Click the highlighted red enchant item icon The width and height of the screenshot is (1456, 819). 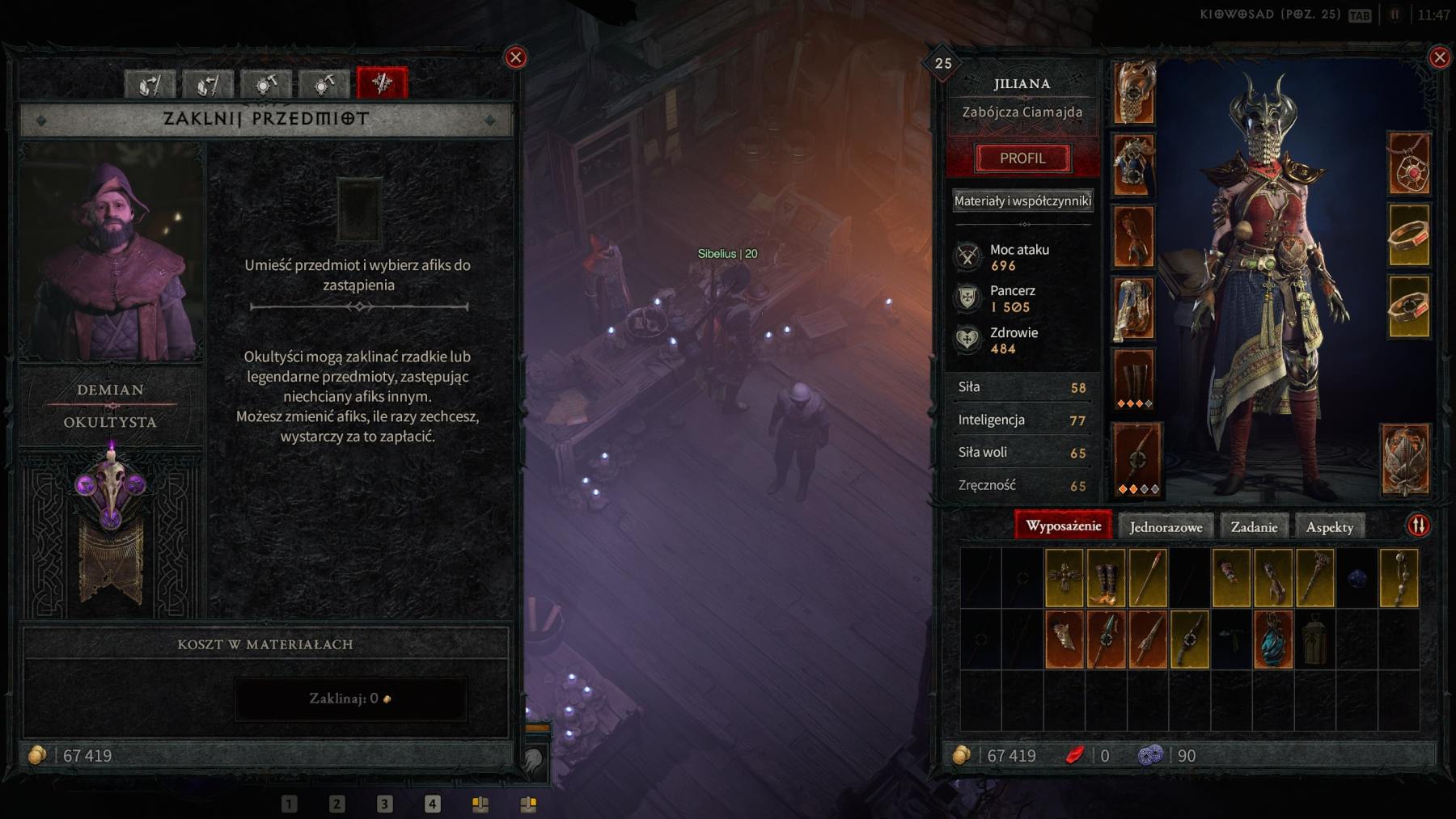[380, 83]
